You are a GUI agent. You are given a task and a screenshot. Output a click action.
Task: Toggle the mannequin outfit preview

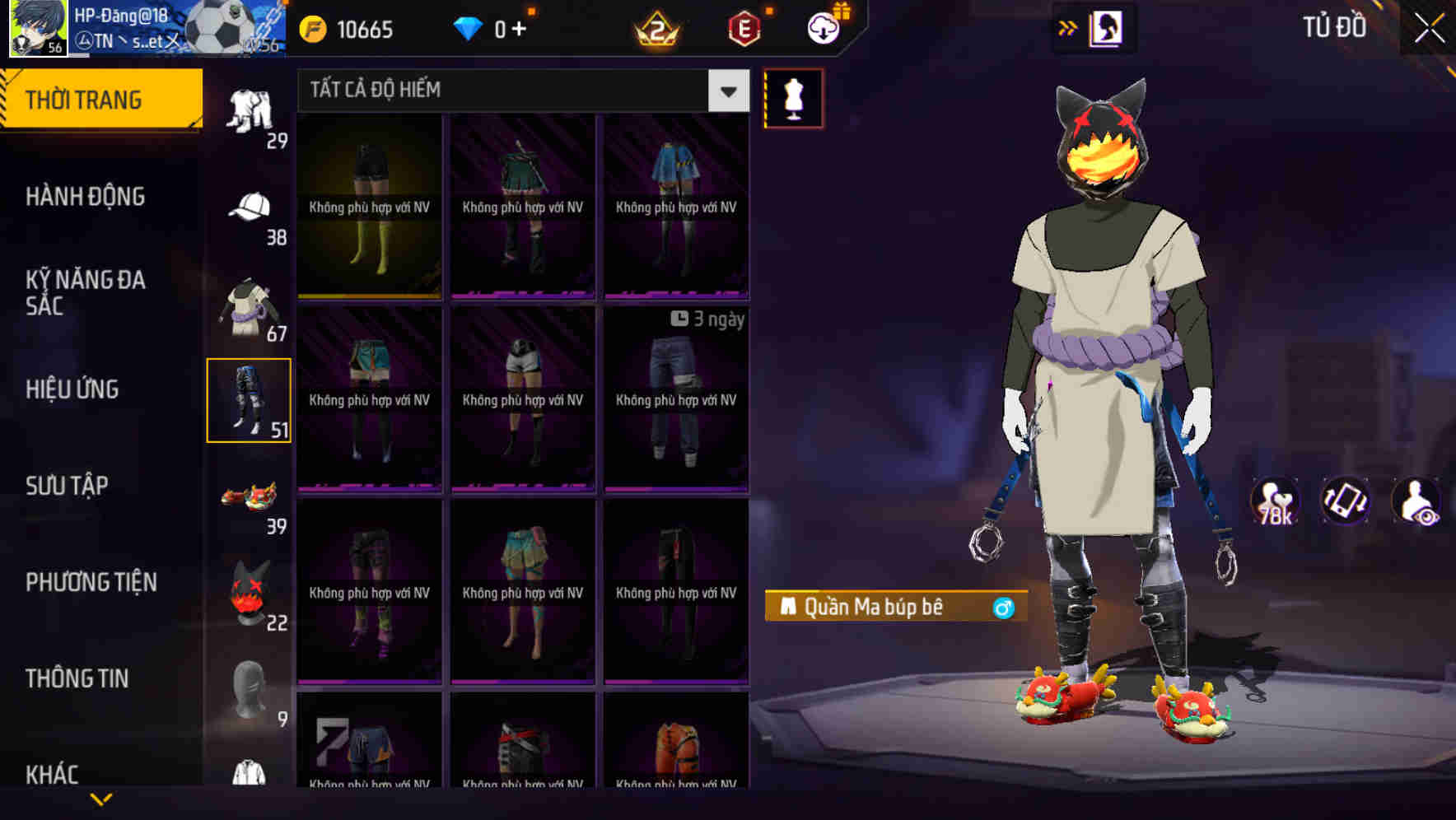pyautogui.click(x=795, y=99)
